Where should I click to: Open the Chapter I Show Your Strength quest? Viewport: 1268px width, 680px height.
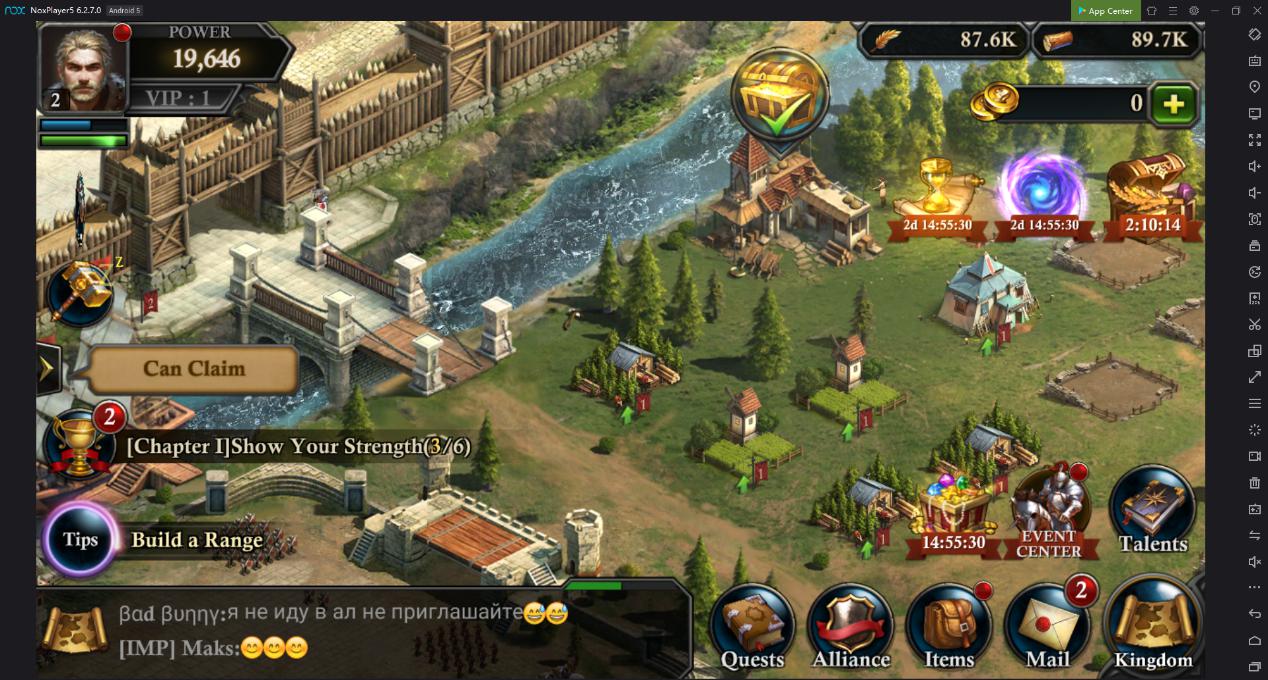pyautogui.click(x=298, y=447)
